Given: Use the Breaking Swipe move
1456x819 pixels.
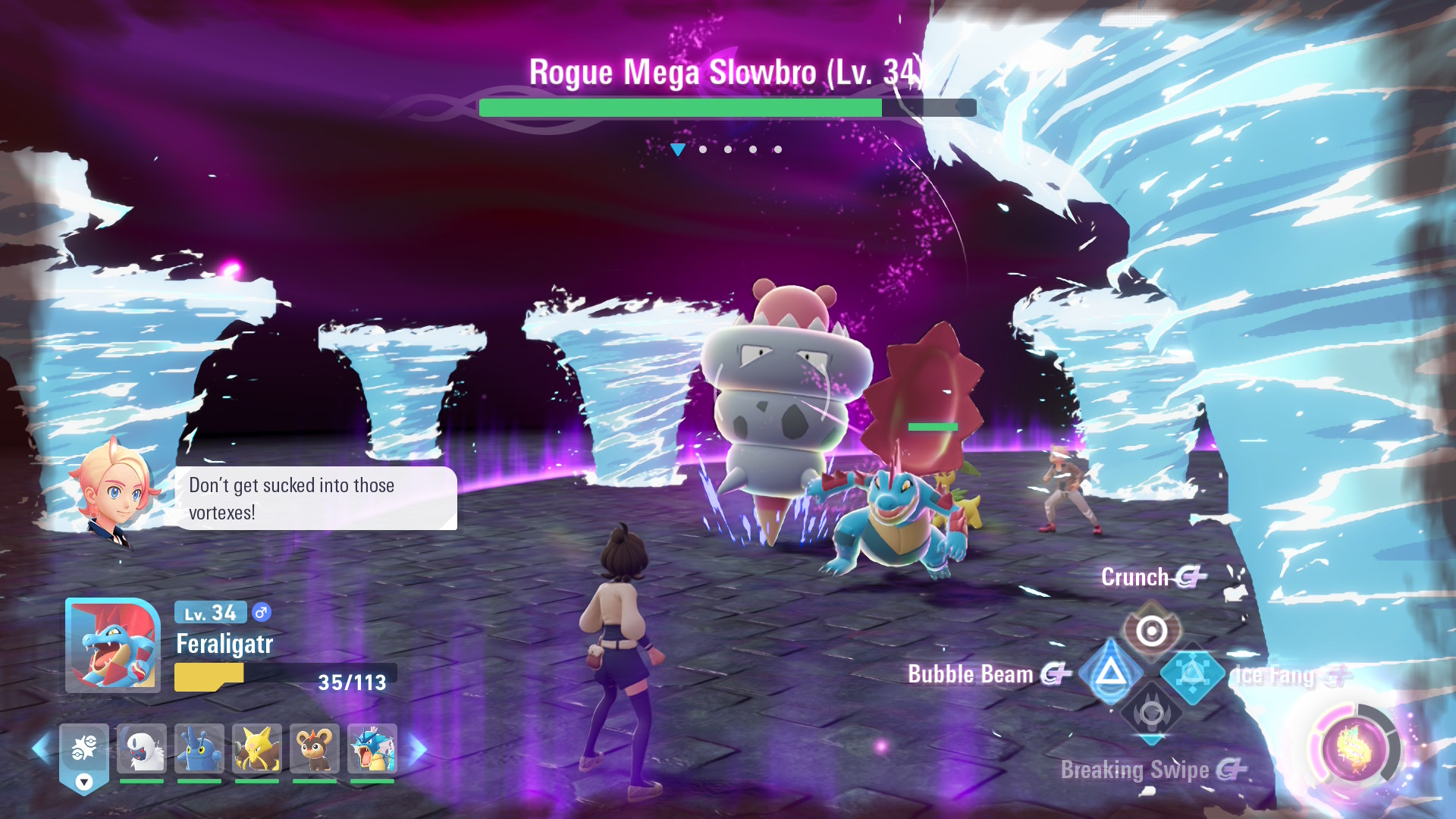Looking at the screenshot, I should (1151, 713).
